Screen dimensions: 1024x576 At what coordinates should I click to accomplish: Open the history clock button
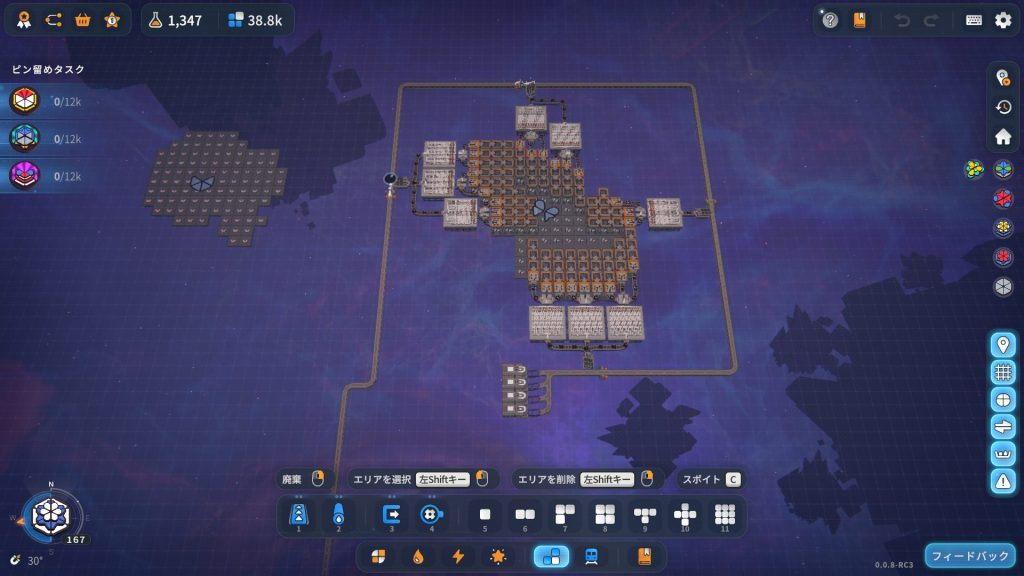[x=1003, y=107]
